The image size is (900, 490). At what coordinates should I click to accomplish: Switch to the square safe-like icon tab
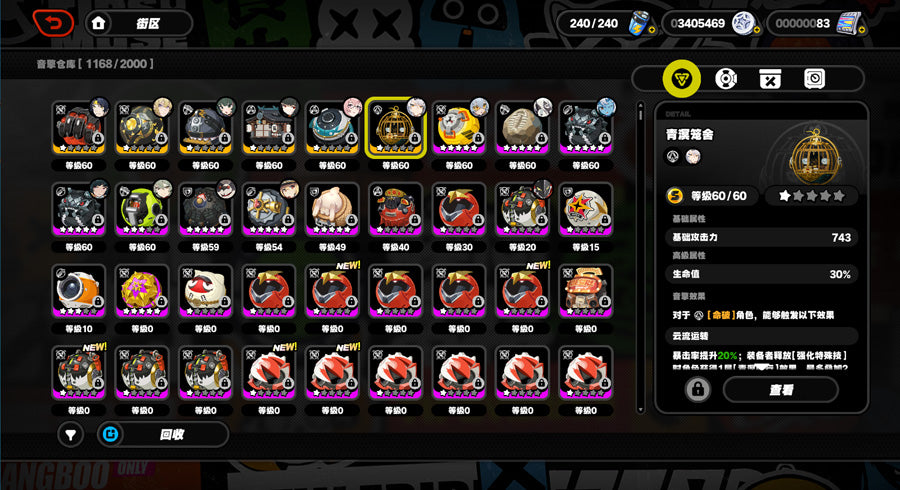pos(814,79)
